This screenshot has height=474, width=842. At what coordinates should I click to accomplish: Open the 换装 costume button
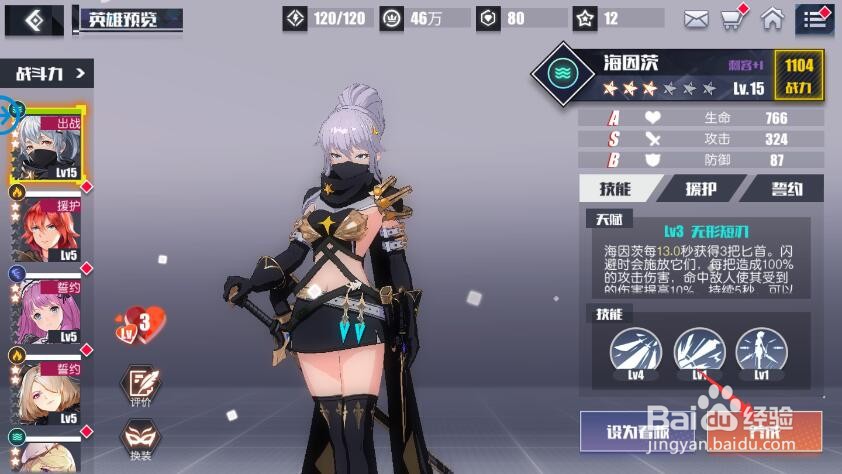click(141, 441)
